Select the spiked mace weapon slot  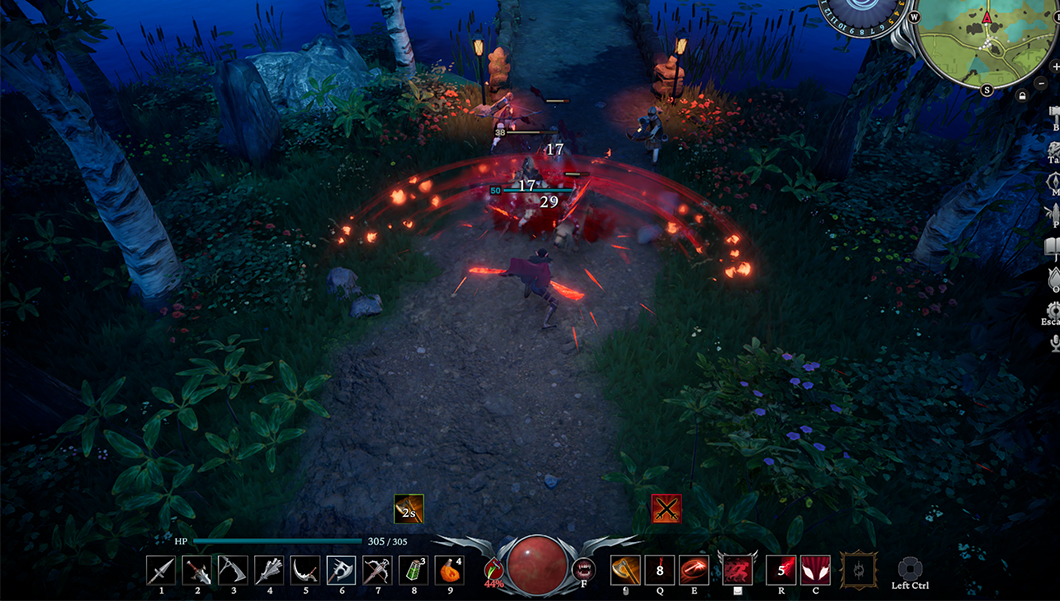pyautogui.click(x=269, y=570)
